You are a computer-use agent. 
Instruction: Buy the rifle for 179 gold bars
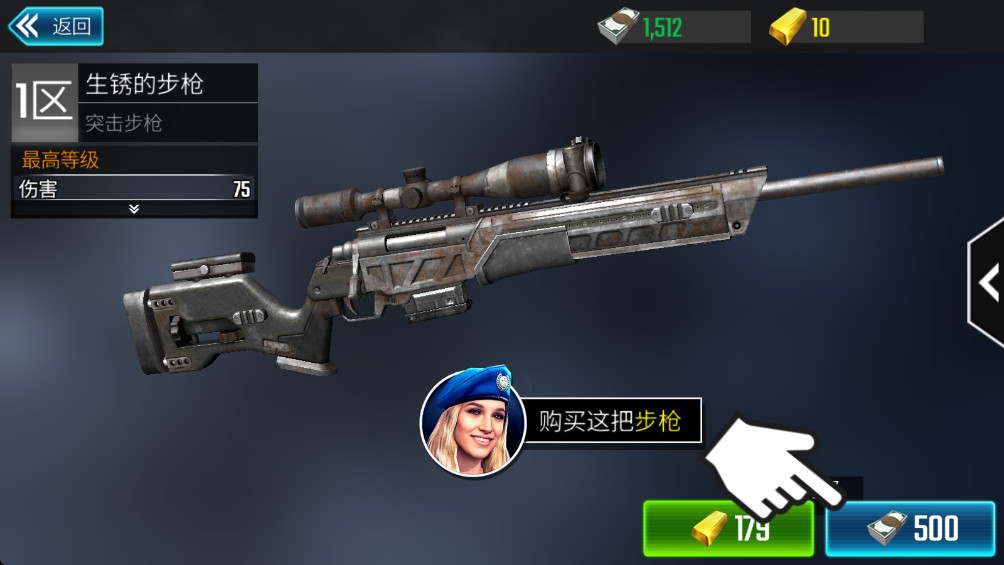(727, 529)
